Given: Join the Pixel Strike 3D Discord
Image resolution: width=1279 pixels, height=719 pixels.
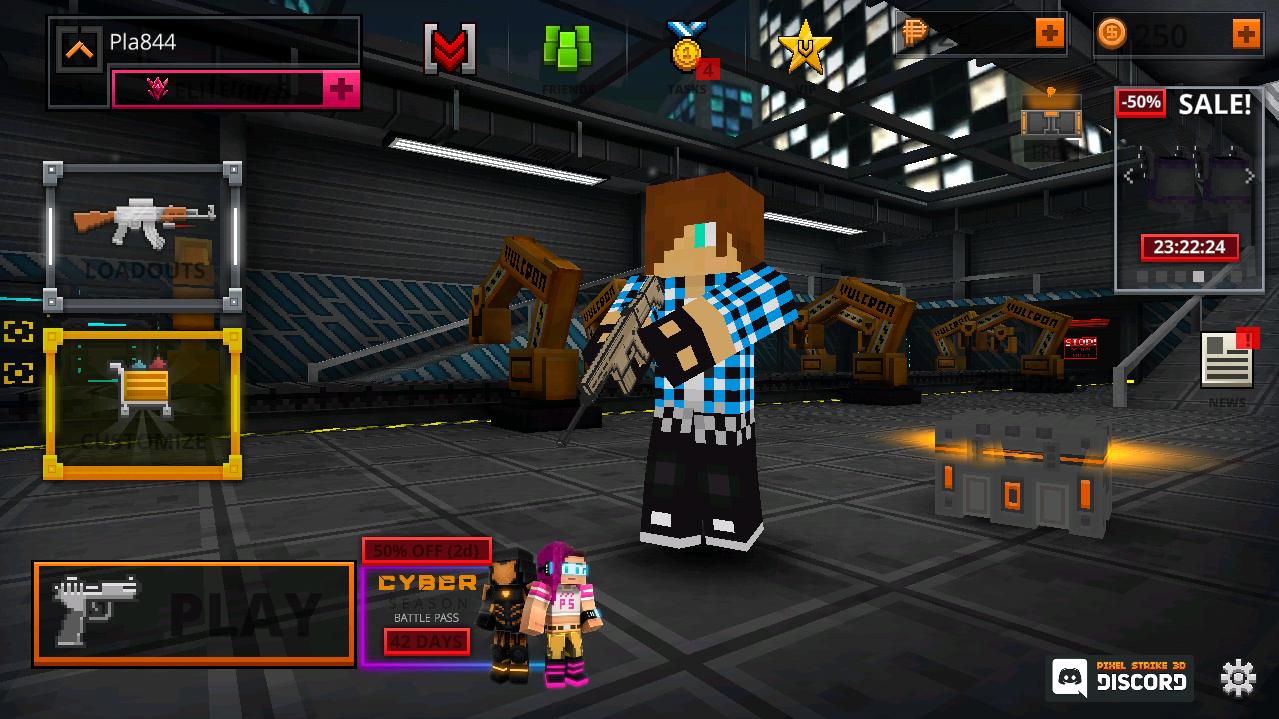Looking at the screenshot, I should 1120,677.
